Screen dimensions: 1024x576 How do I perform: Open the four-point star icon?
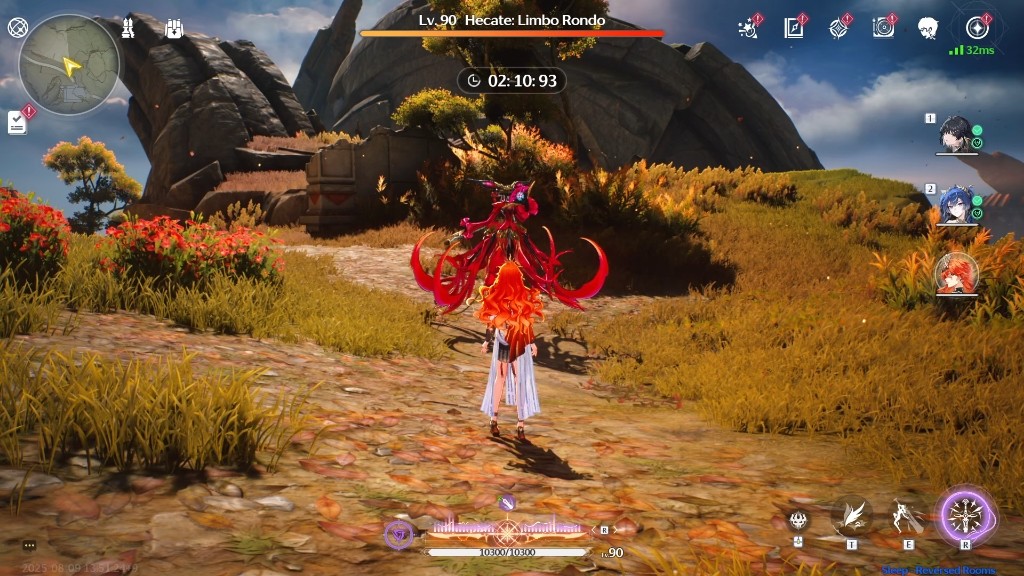tap(838, 28)
